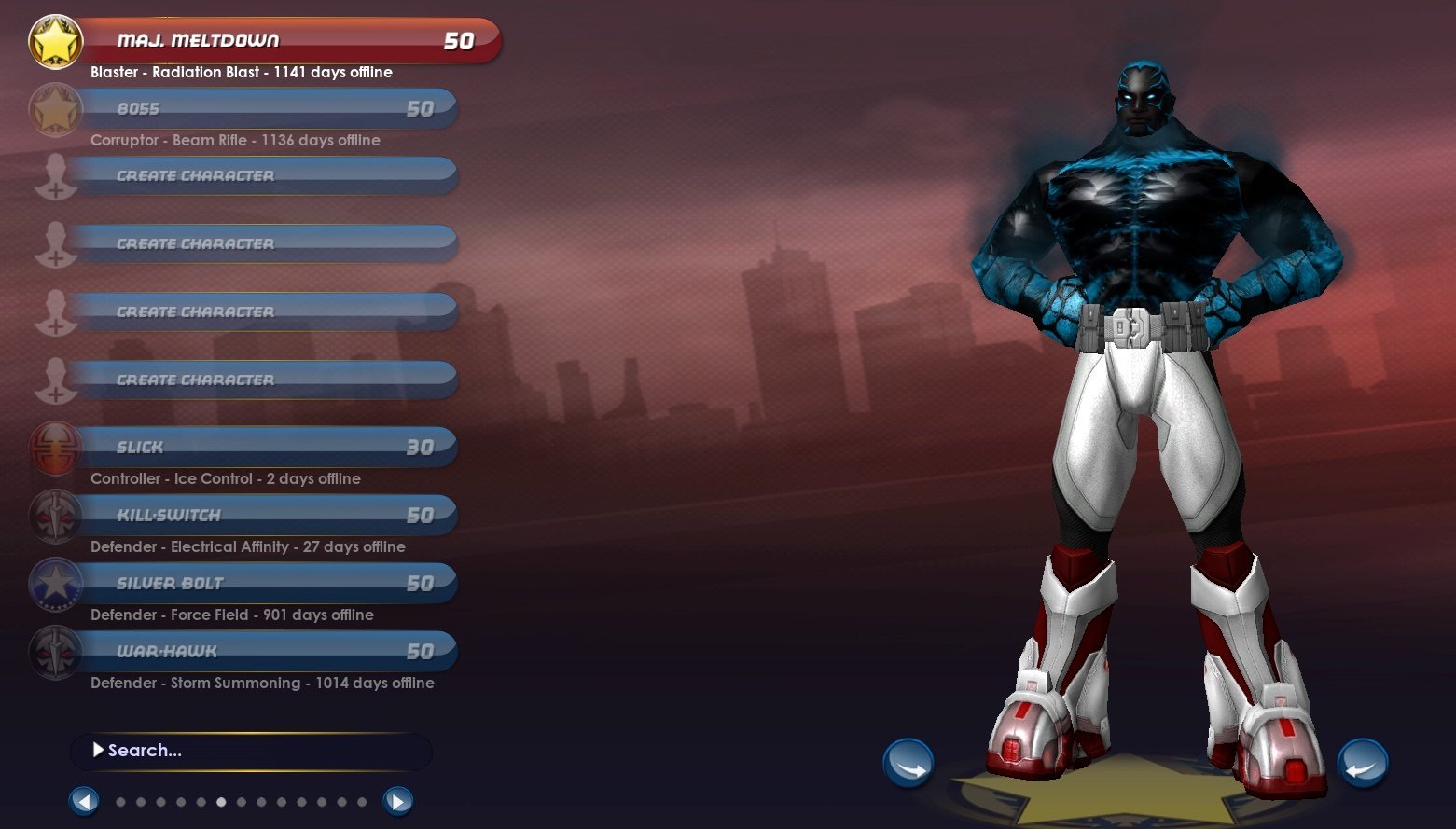Screen dimensions: 1456x829
Task: Jump to the highlighted page dot
Action: [x=221, y=802]
